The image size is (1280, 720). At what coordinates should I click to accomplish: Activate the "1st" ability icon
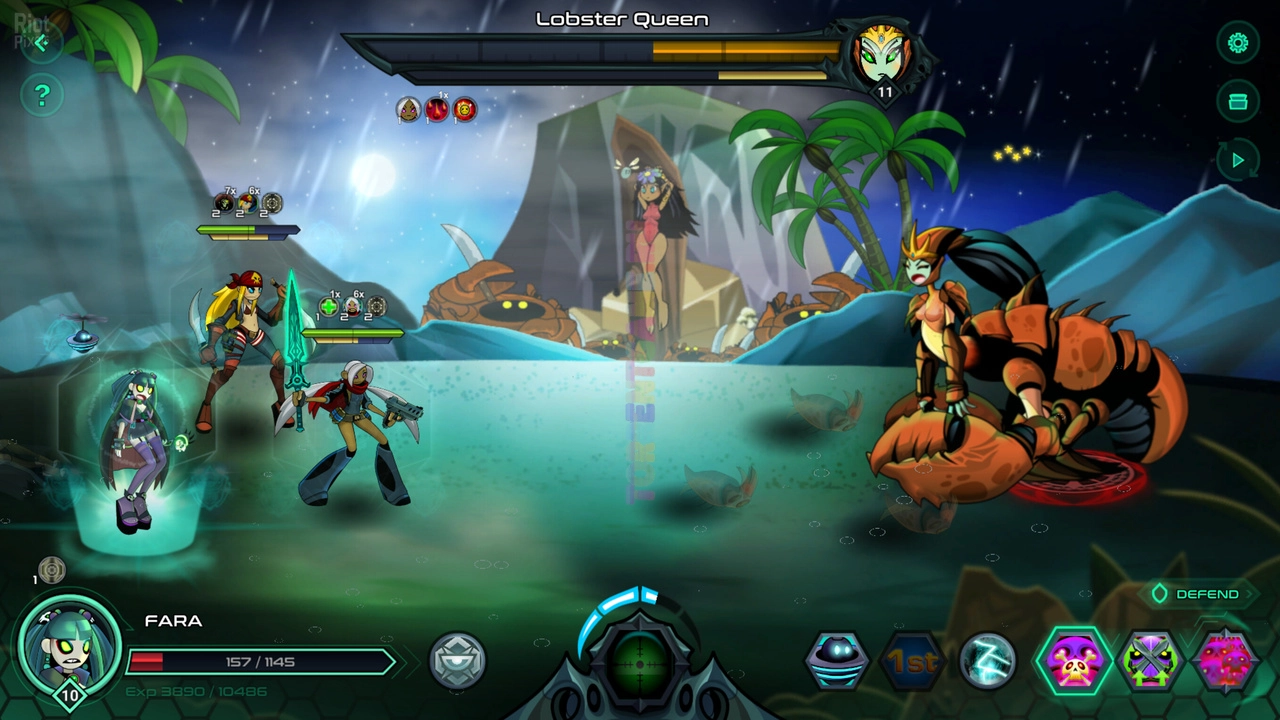click(x=912, y=661)
